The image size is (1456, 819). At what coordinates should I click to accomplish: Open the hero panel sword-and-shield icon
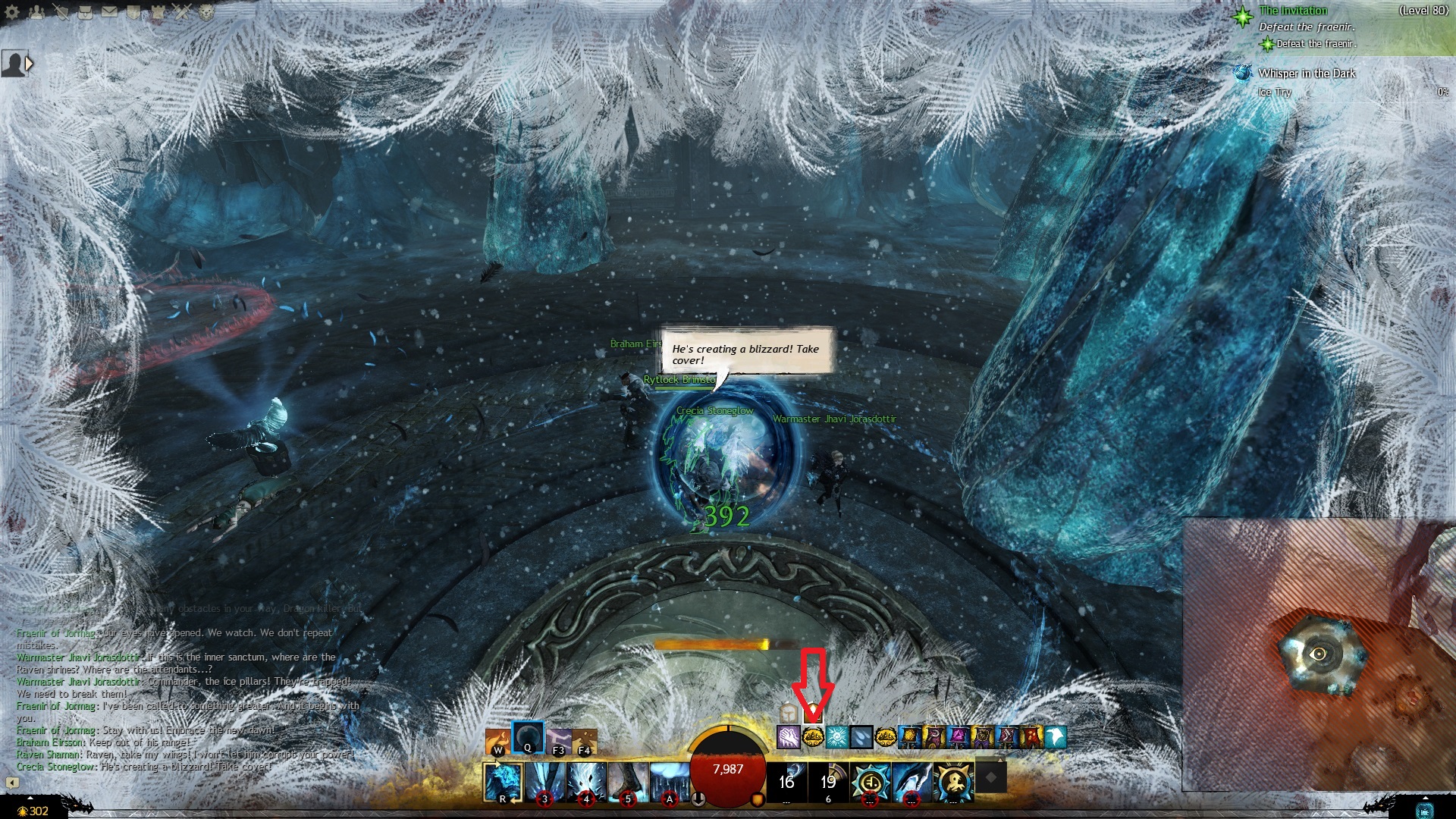point(61,12)
